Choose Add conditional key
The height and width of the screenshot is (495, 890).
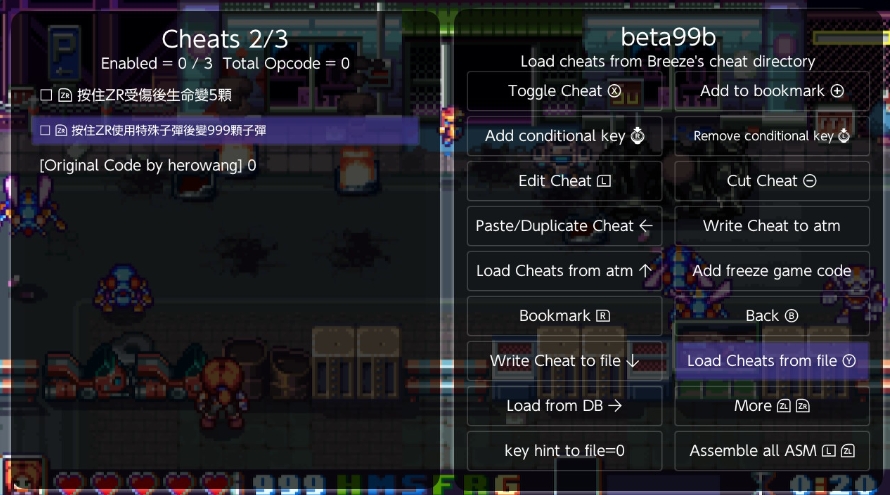[564, 136]
